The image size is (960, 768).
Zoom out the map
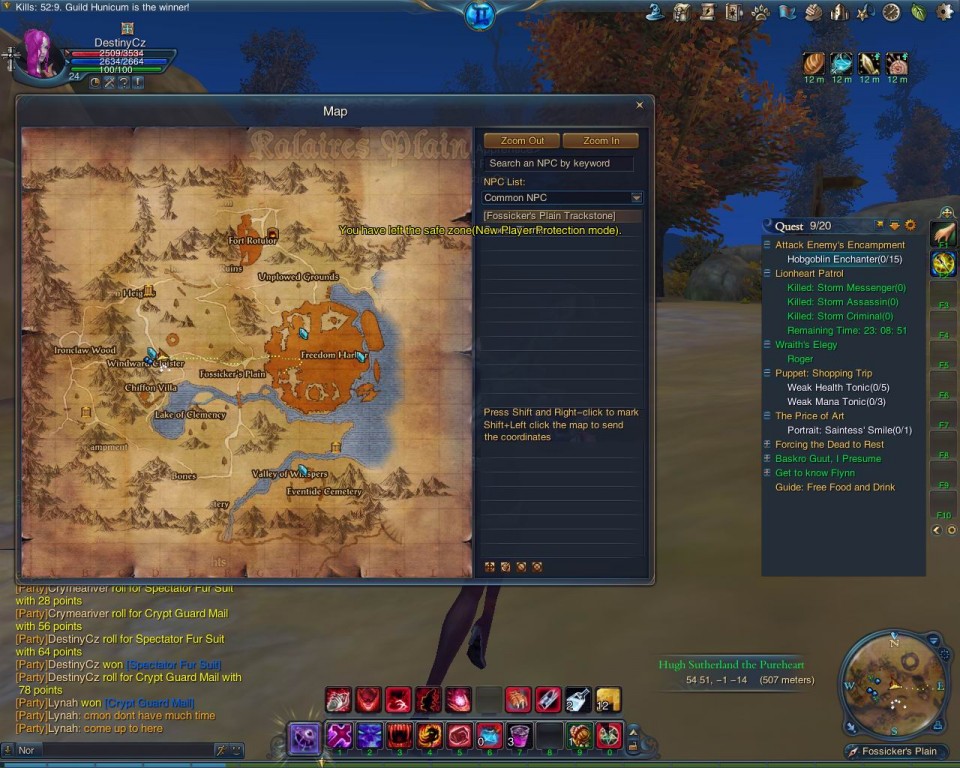tap(522, 141)
